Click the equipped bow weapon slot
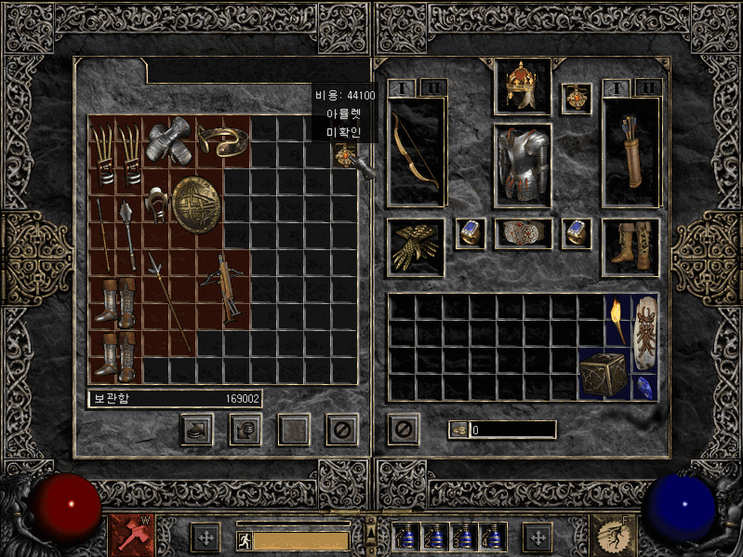743x557 pixels. click(x=416, y=148)
